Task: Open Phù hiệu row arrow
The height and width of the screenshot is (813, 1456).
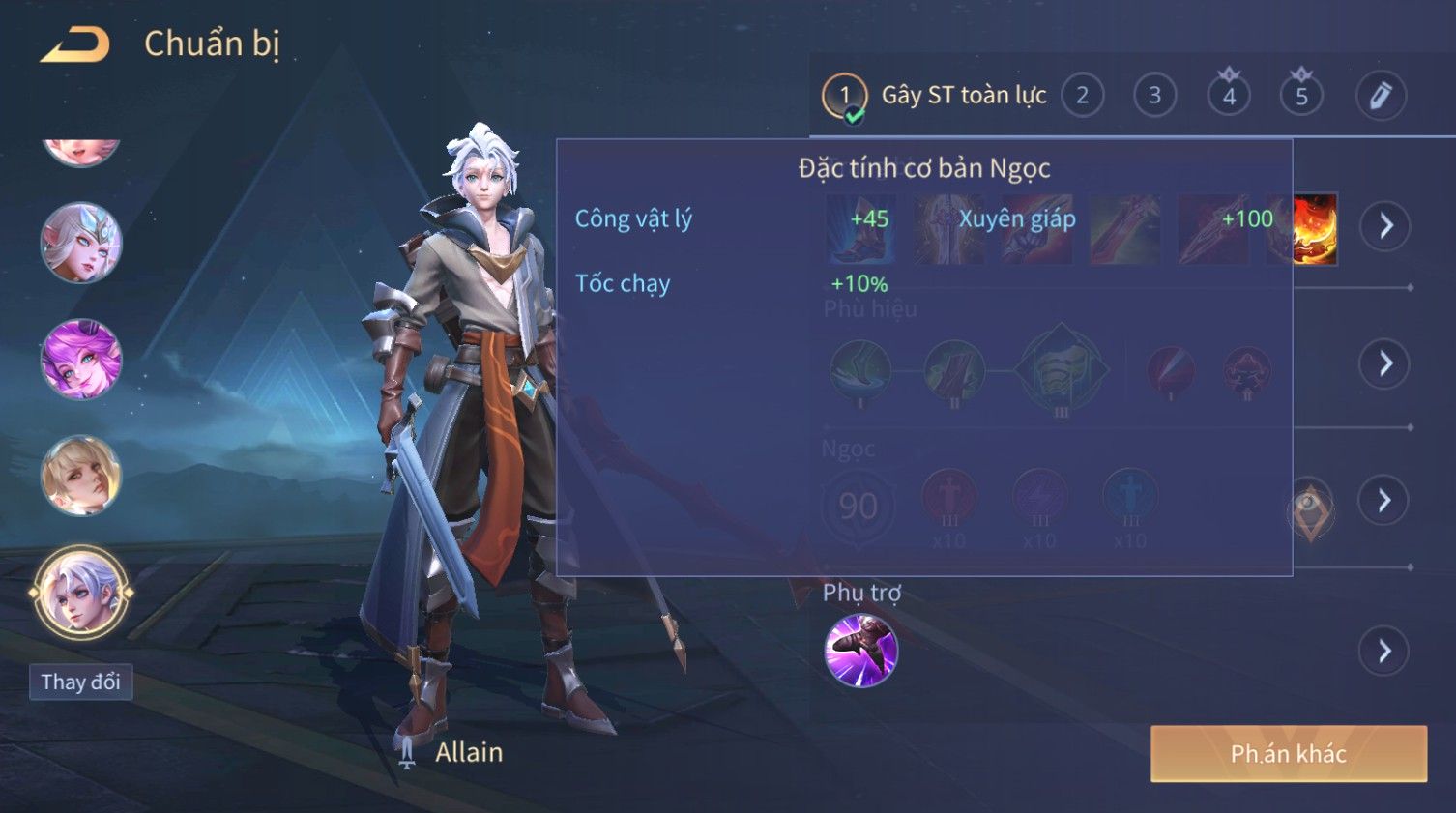Action: [x=1385, y=363]
